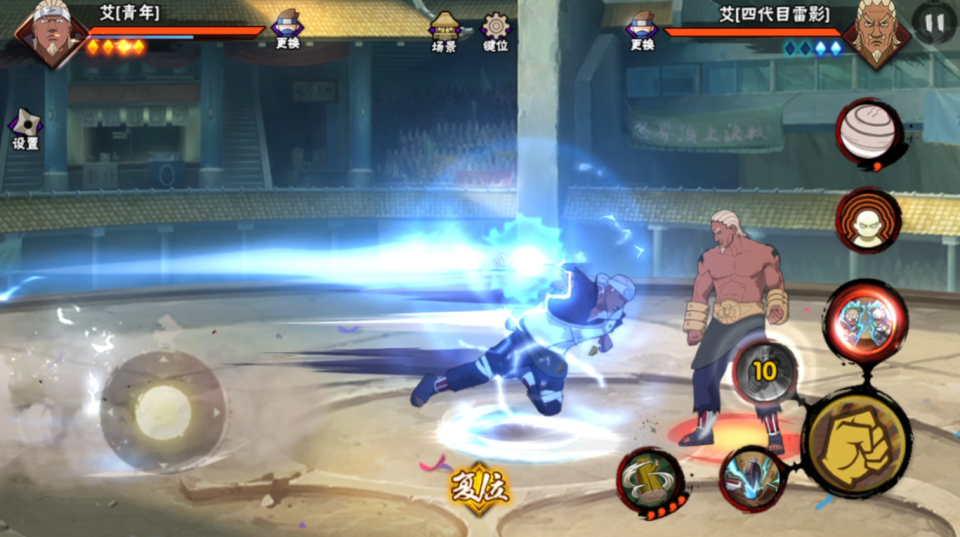960x537 pixels.
Task: Open the 场景 scene selector
Action: point(444,30)
